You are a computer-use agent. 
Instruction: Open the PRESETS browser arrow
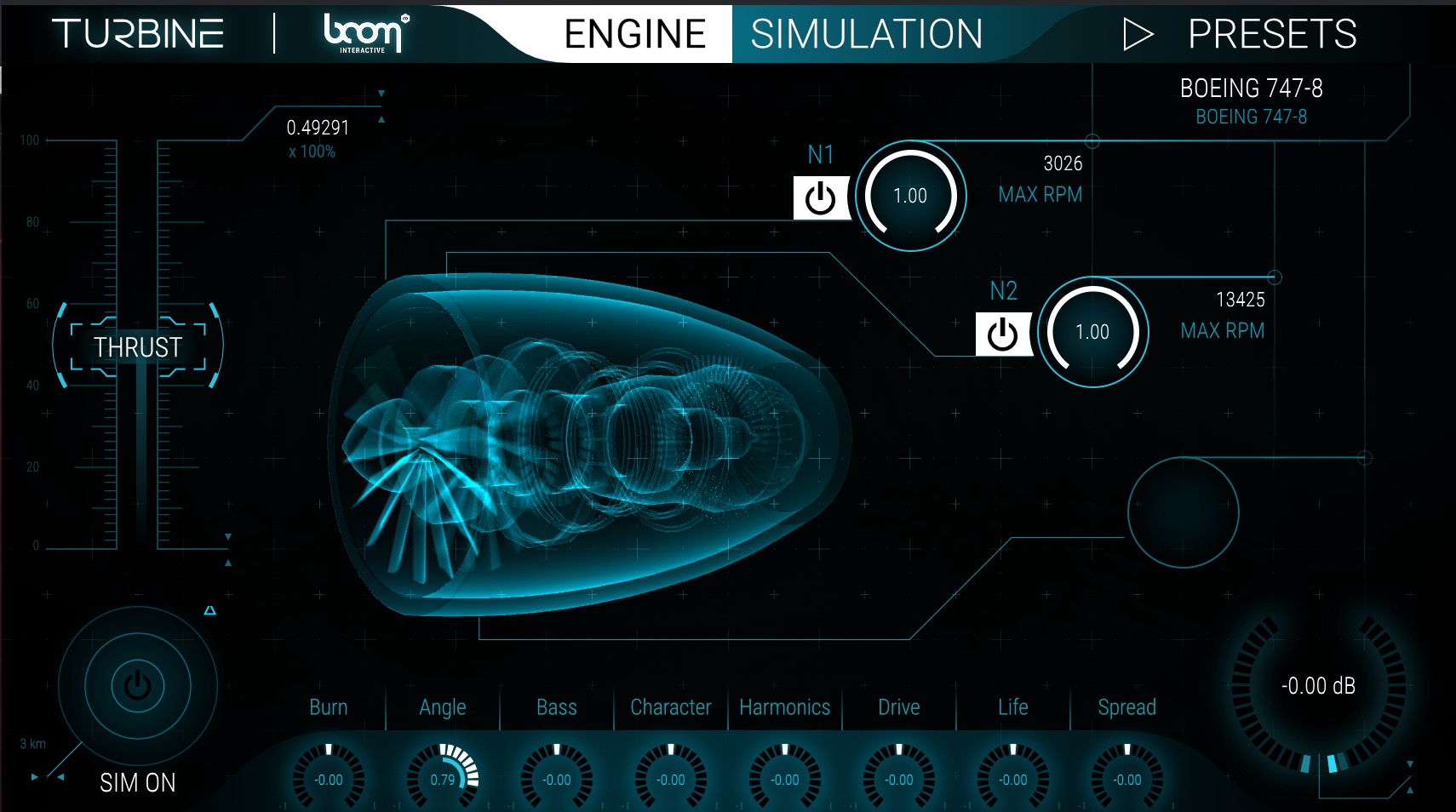coord(1136,35)
